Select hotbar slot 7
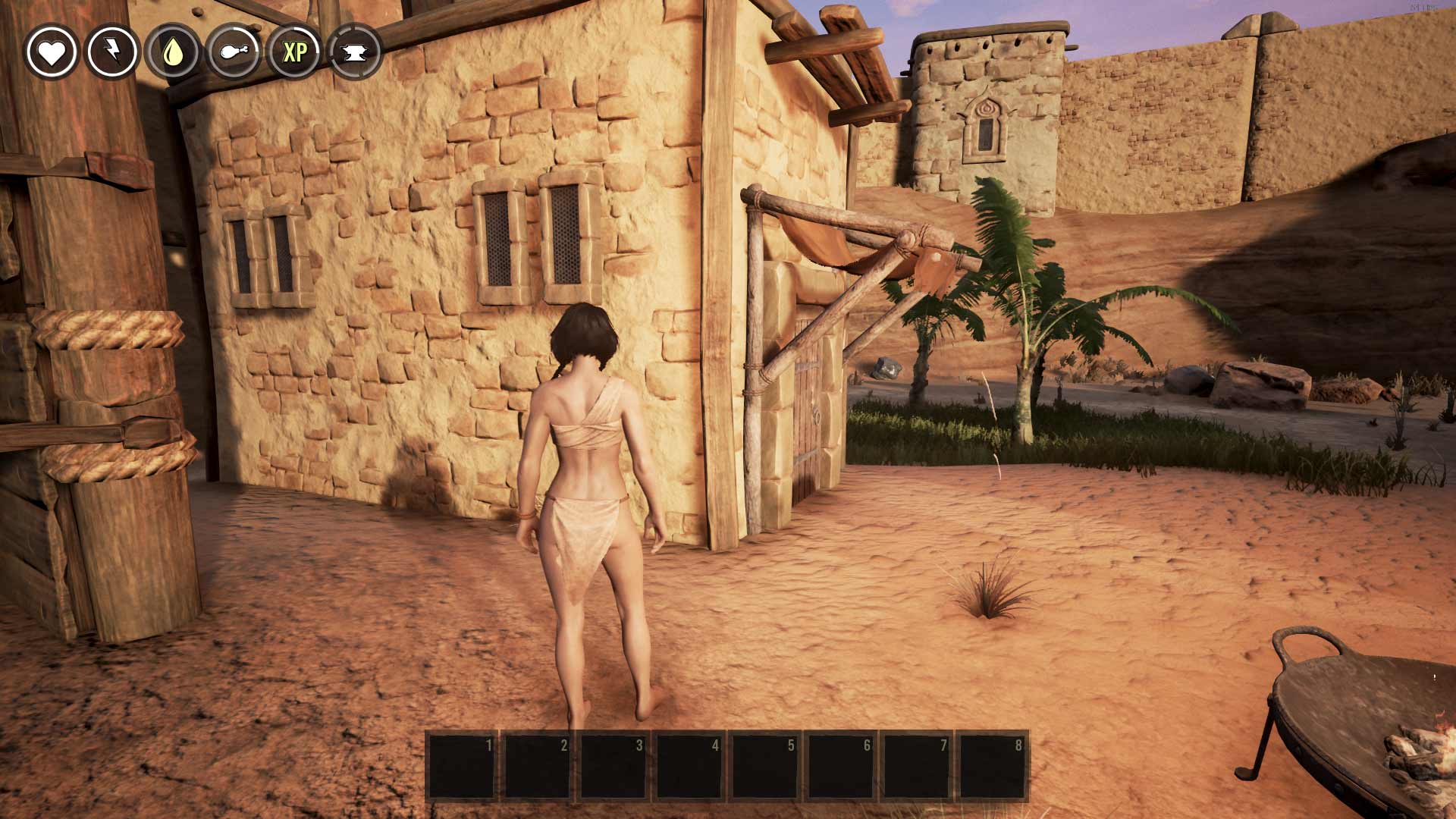Viewport: 1456px width, 819px height. point(917,766)
